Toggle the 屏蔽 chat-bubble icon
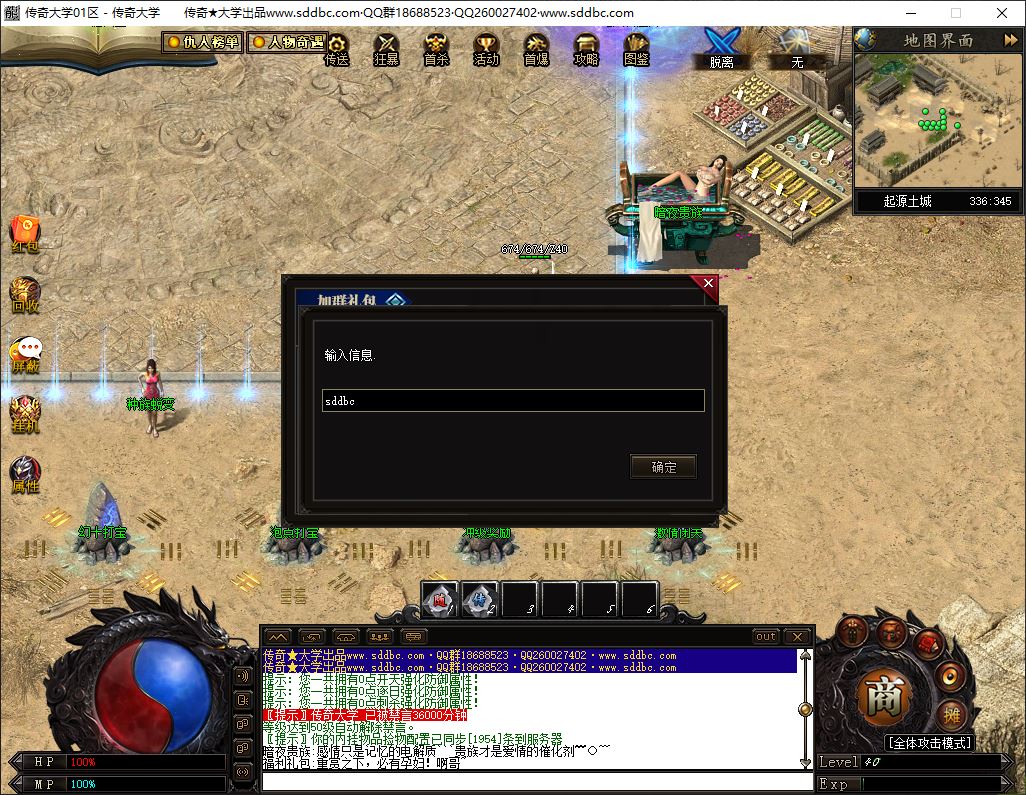Image resolution: width=1026 pixels, height=795 pixels. pyautogui.click(x=26, y=354)
